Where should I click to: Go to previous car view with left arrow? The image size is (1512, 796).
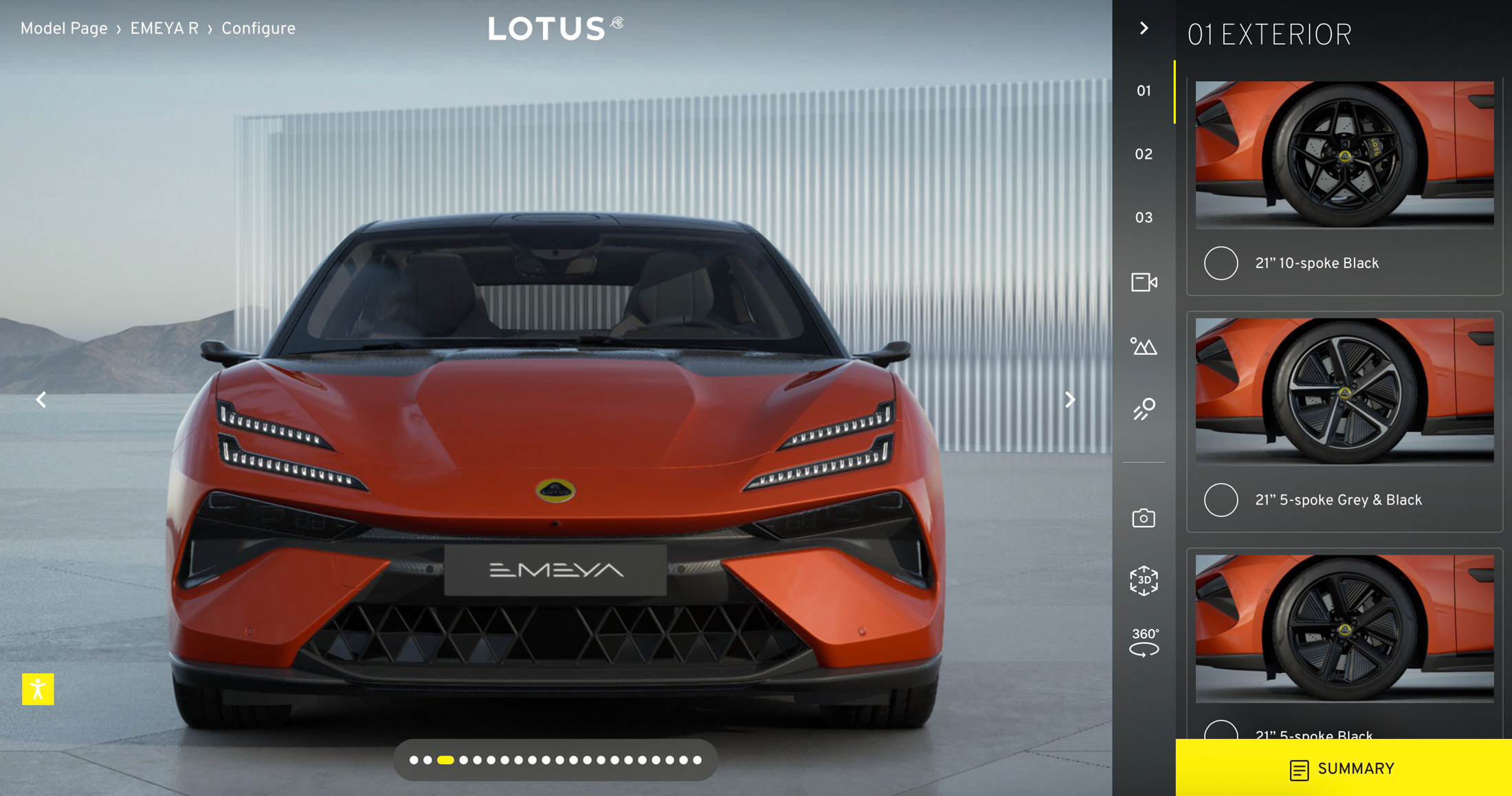tap(41, 399)
